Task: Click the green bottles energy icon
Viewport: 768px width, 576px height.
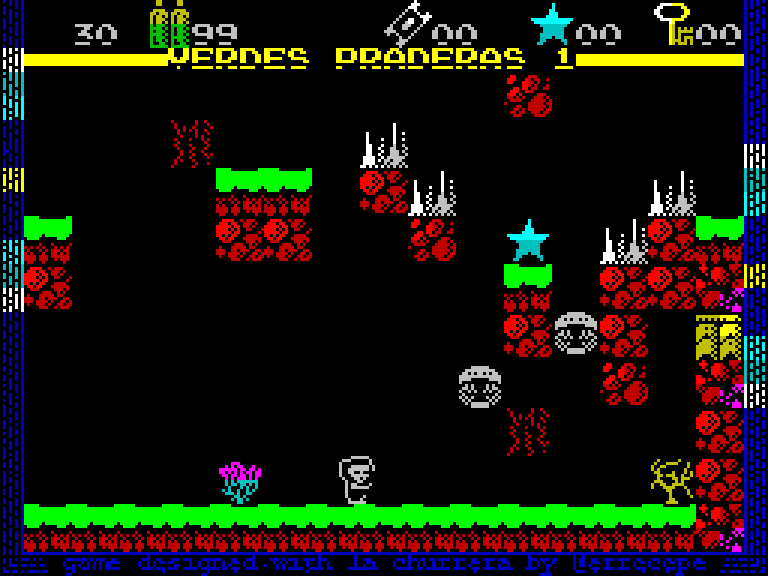Action: (x=169, y=25)
